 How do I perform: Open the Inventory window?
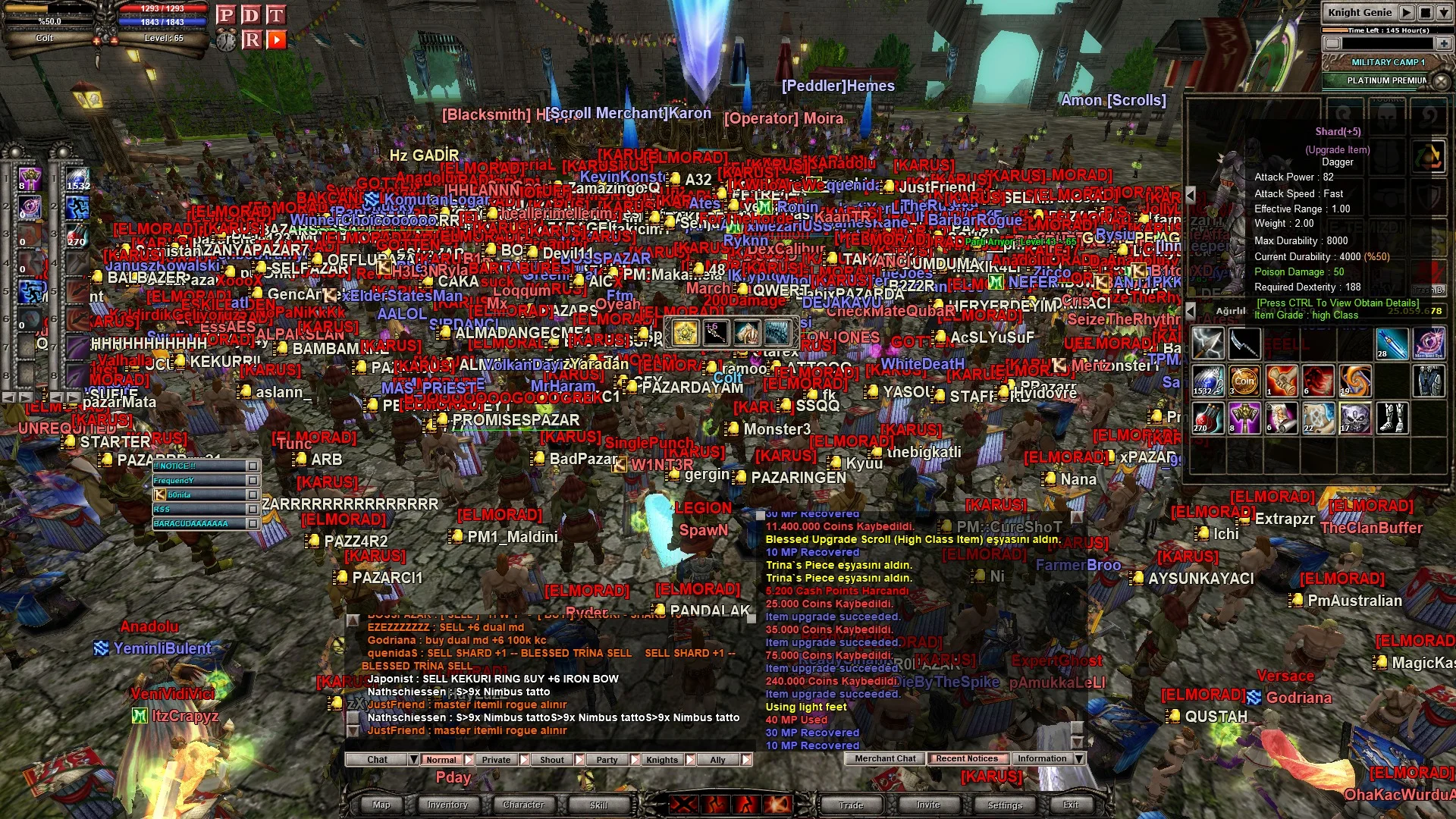447,805
